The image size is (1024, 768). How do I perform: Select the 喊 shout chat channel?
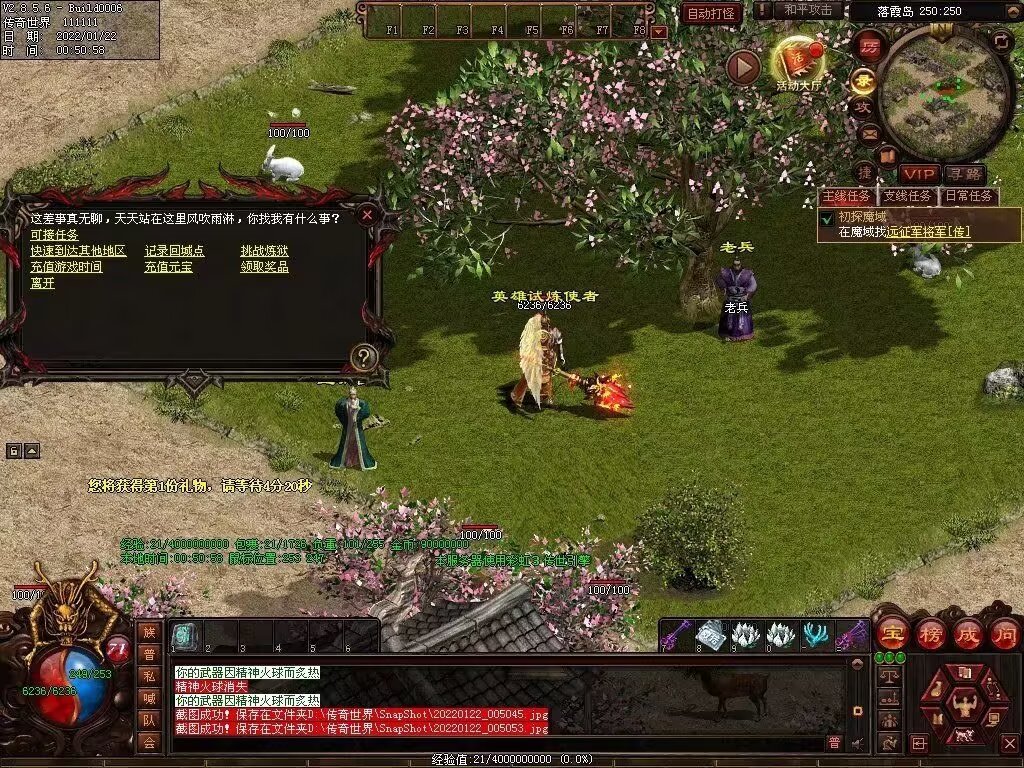(x=148, y=698)
